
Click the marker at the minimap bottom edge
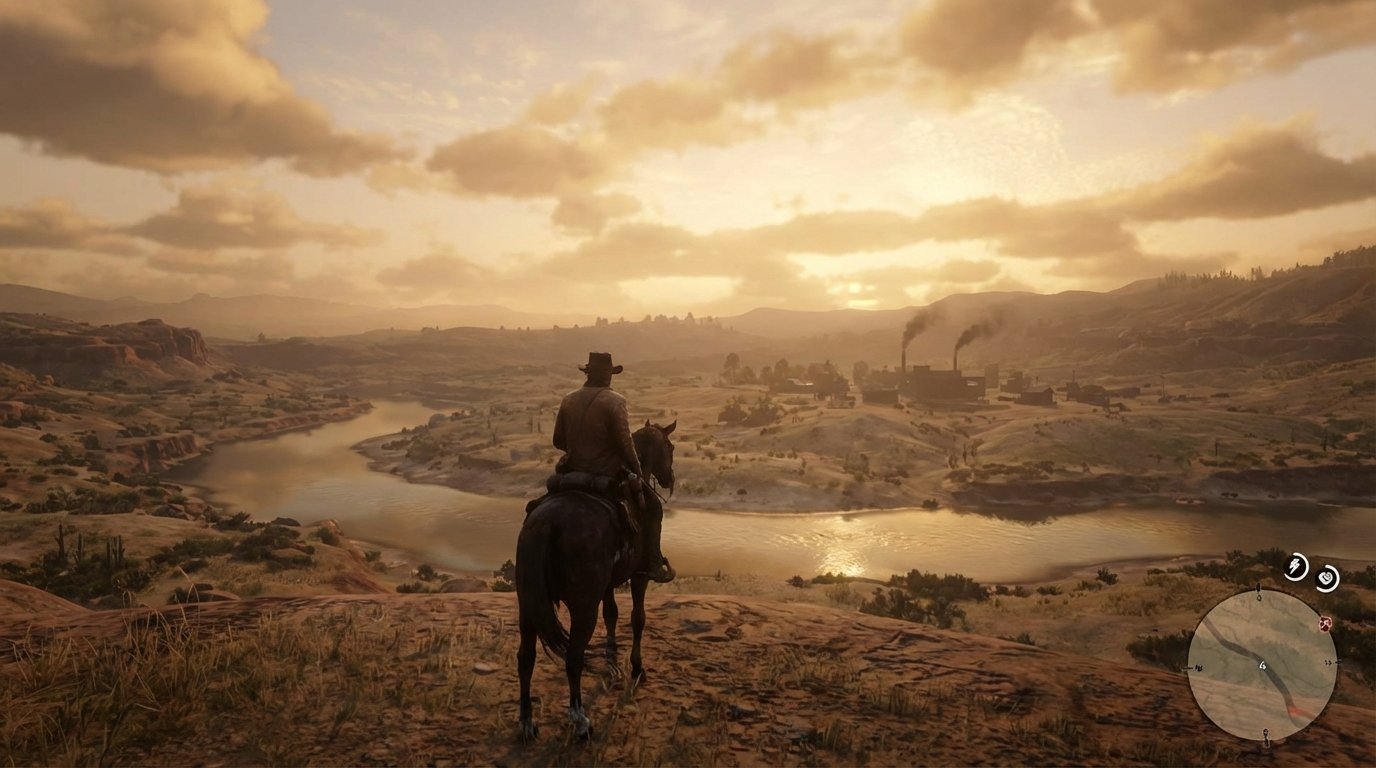[x=1266, y=735]
